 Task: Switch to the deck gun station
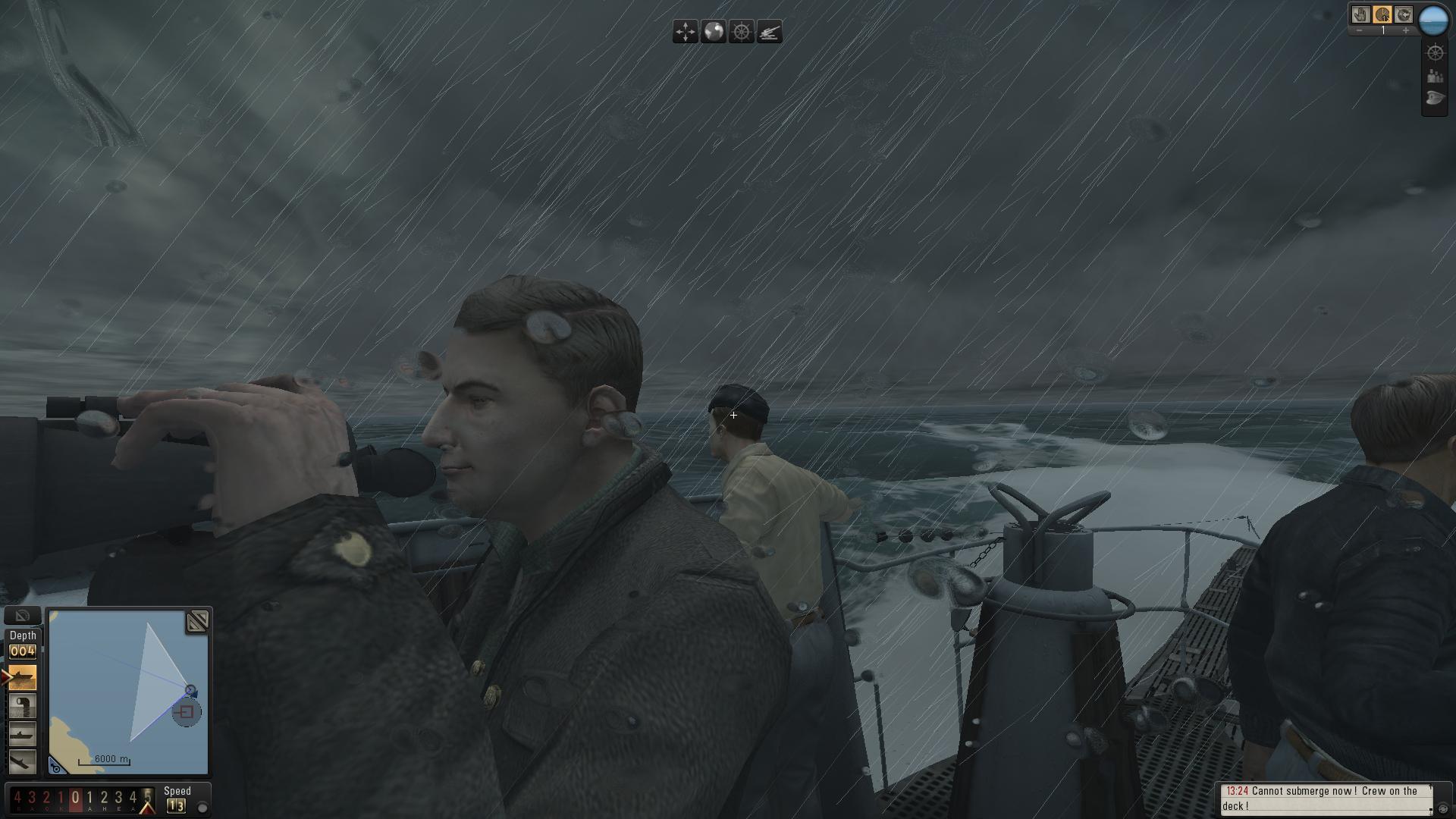(770, 32)
